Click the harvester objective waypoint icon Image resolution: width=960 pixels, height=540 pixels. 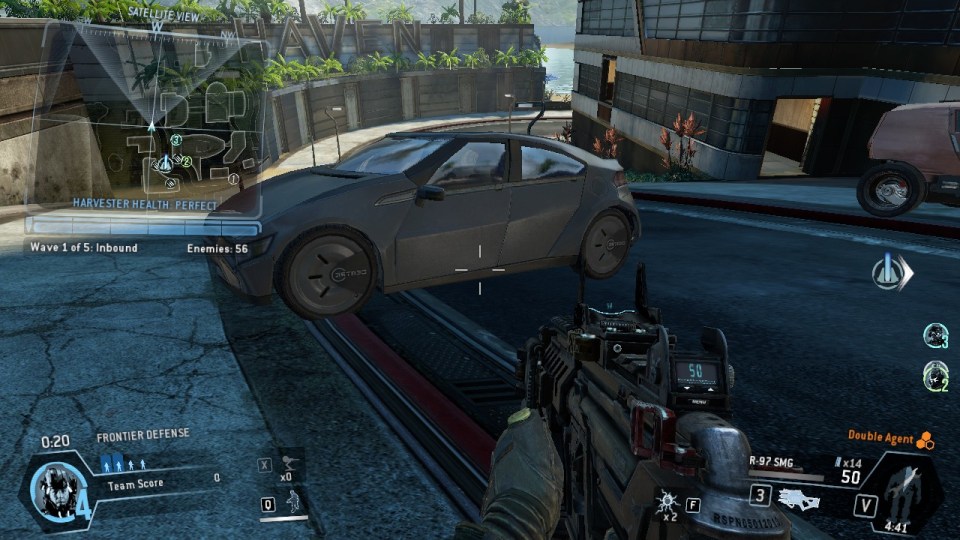tap(889, 272)
